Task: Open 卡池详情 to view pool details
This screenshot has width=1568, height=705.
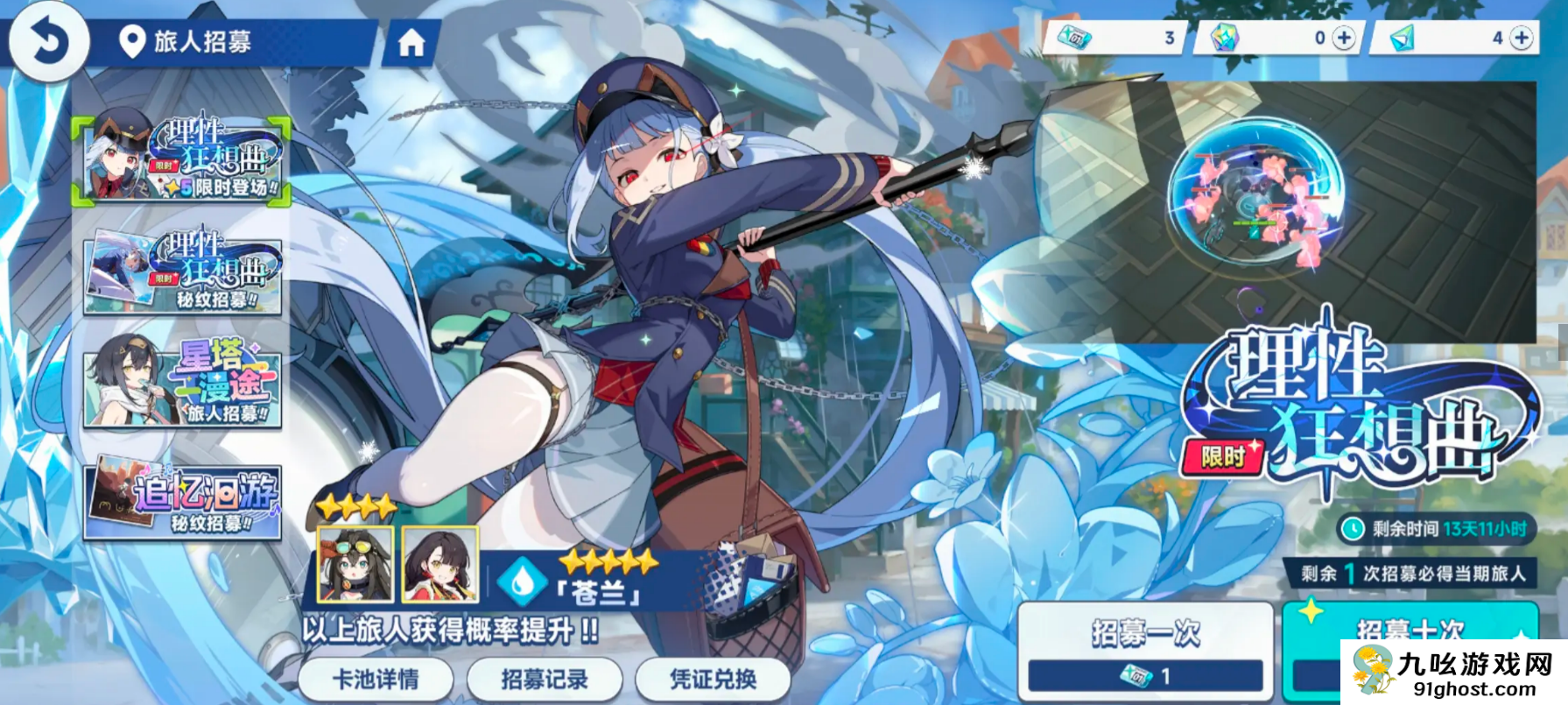Action: click(x=377, y=679)
